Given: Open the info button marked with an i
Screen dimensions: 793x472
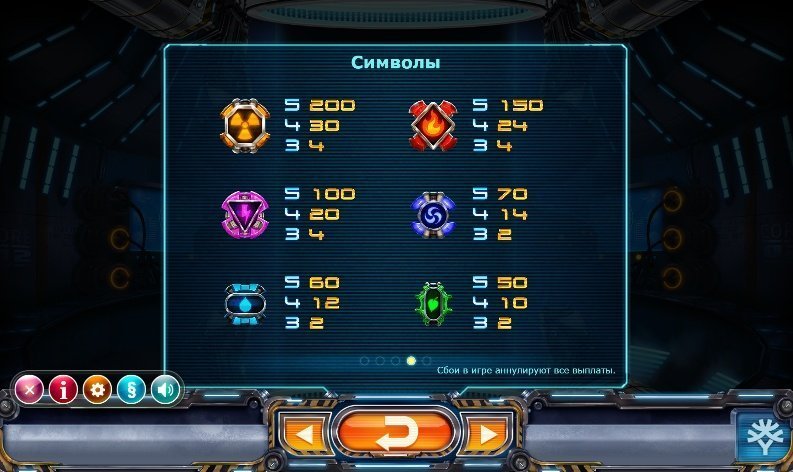Looking at the screenshot, I should pyautogui.click(x=63, y=389).
